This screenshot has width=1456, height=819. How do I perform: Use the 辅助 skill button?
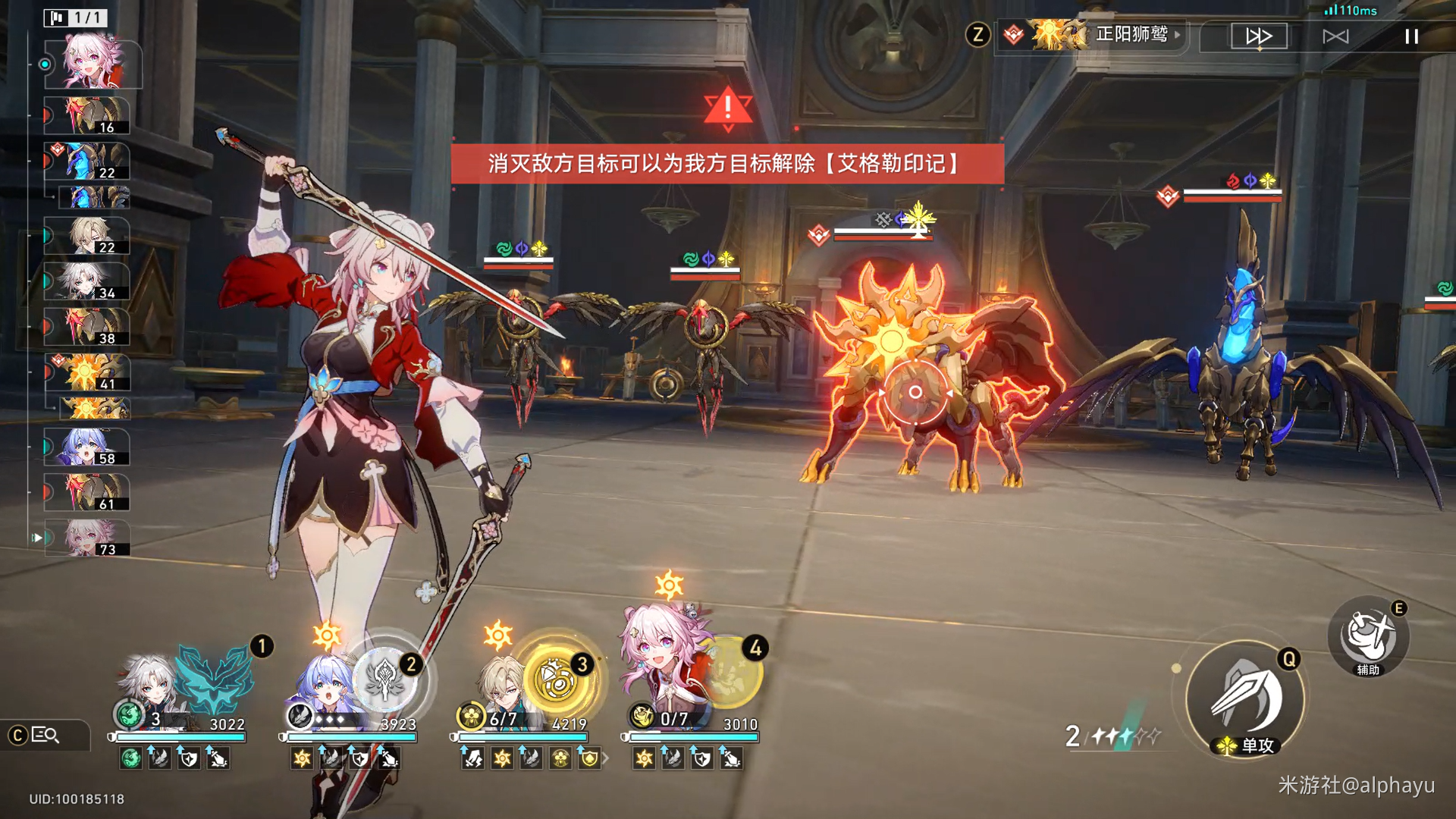pos(1368,637)
